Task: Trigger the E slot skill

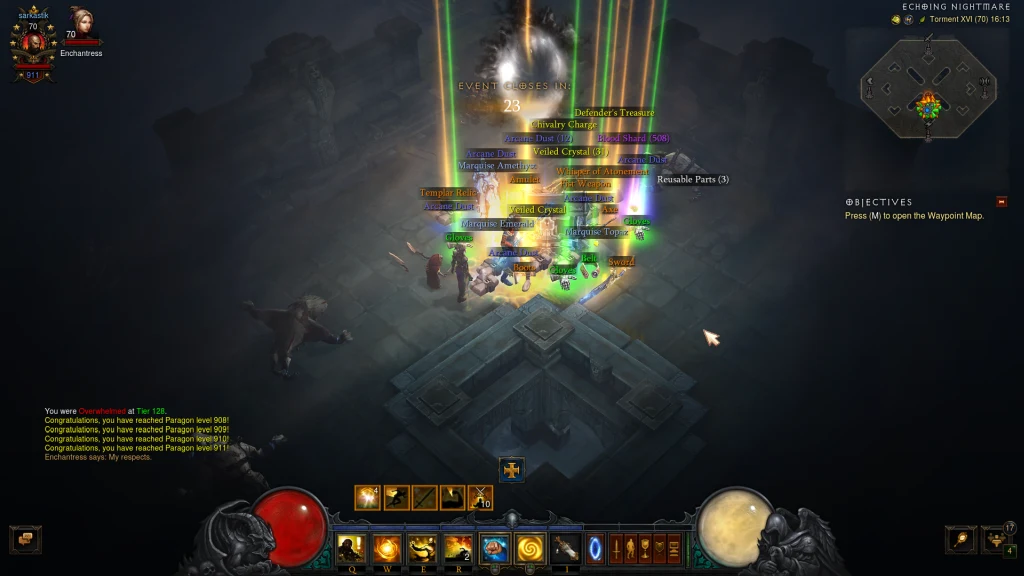Action: [422, 548]
